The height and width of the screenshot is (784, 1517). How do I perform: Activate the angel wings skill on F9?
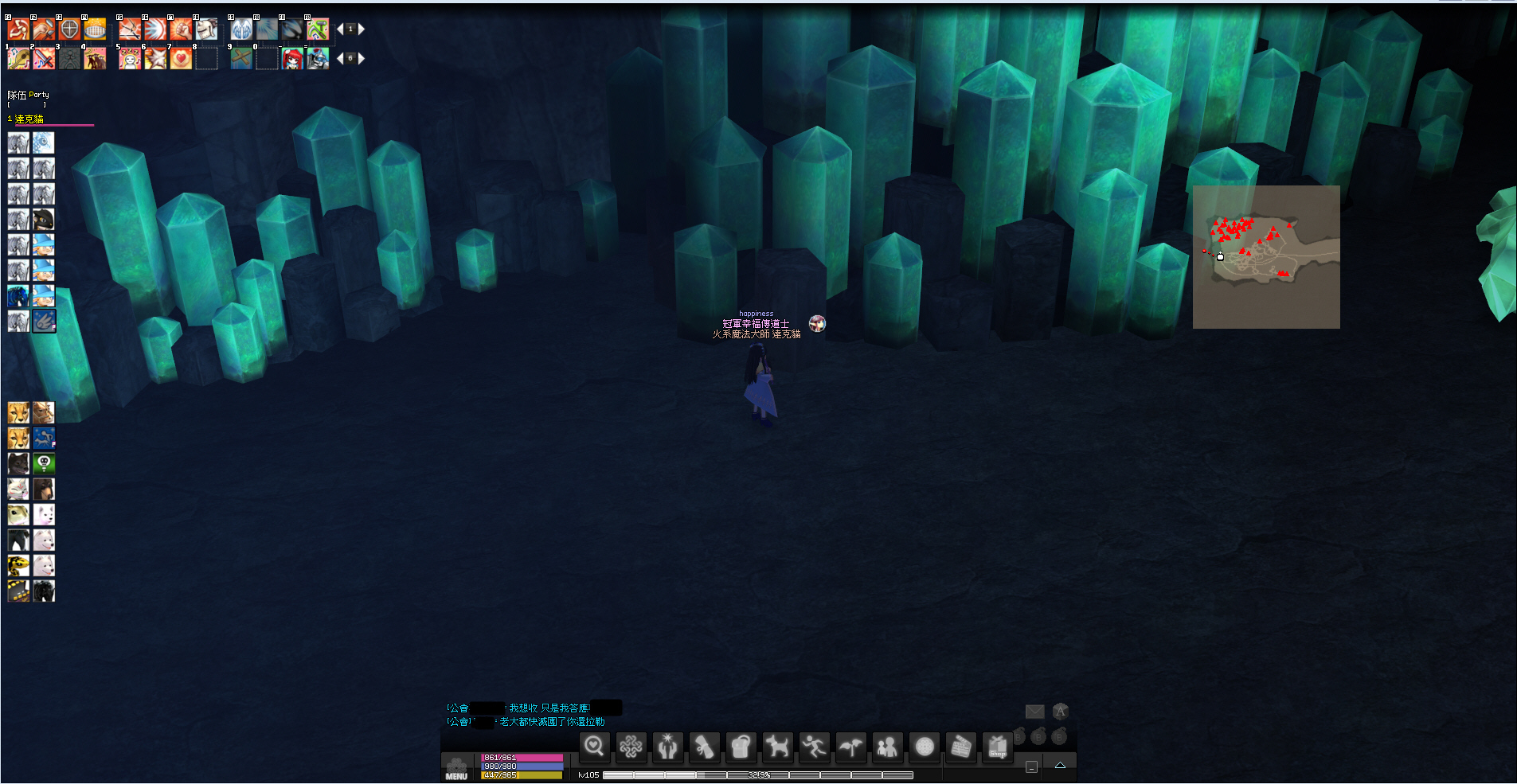(x=241, y=29)
